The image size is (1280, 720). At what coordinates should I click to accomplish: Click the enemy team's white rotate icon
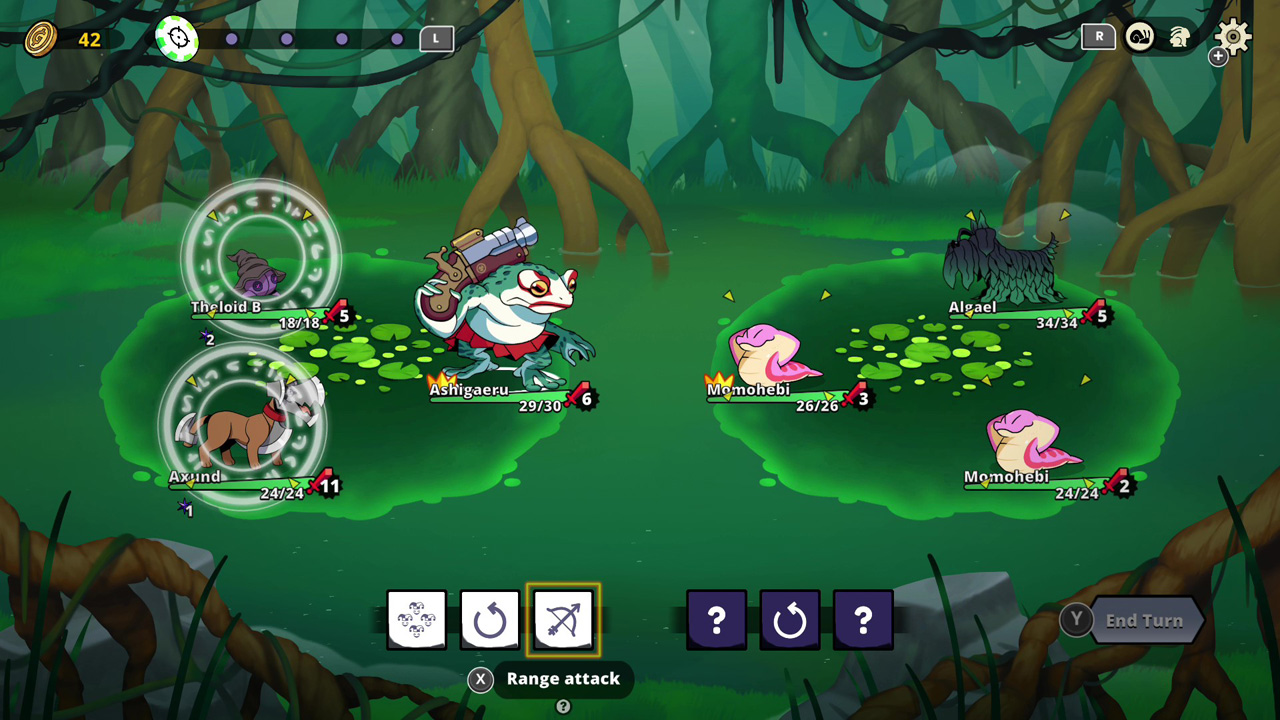coord(790,619)
